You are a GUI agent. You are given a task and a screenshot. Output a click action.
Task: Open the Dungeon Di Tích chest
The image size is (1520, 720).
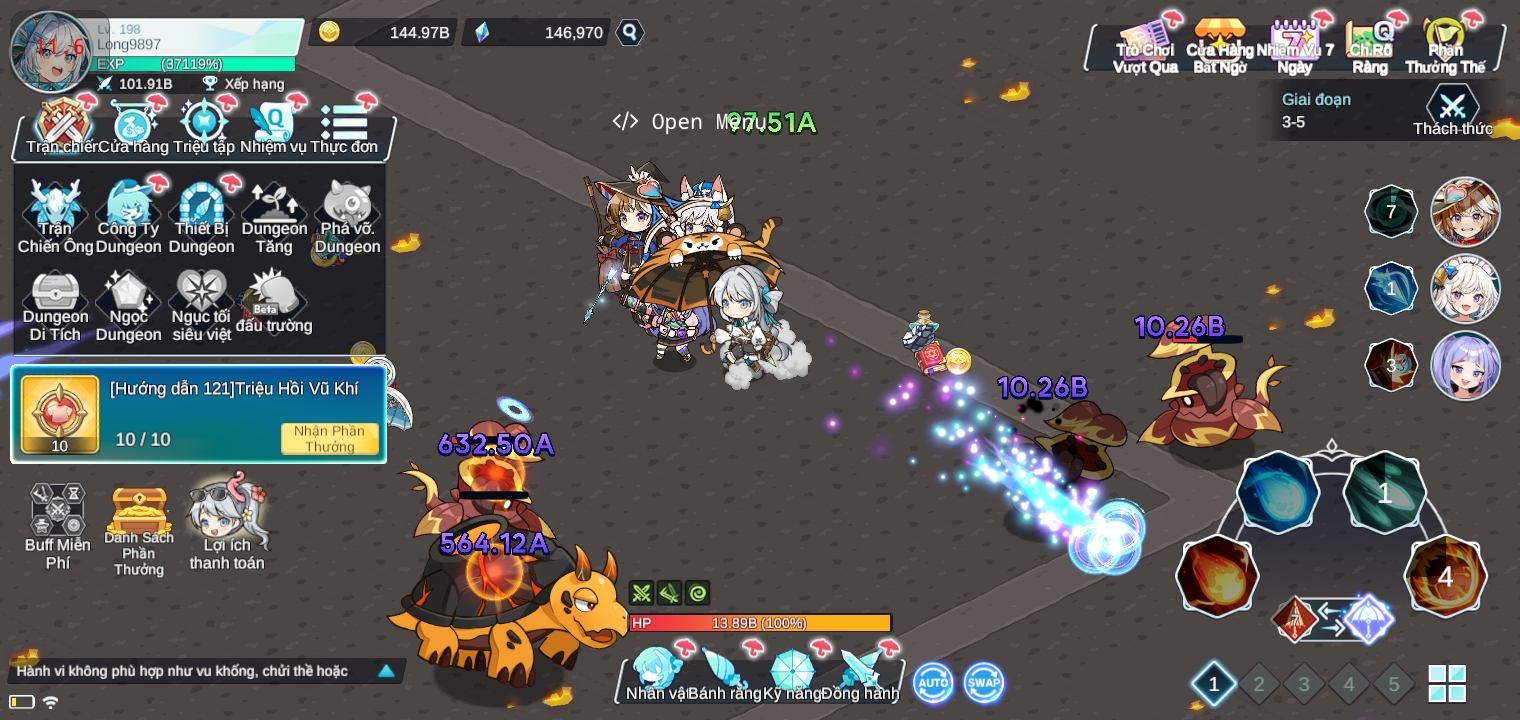[55, 305]
